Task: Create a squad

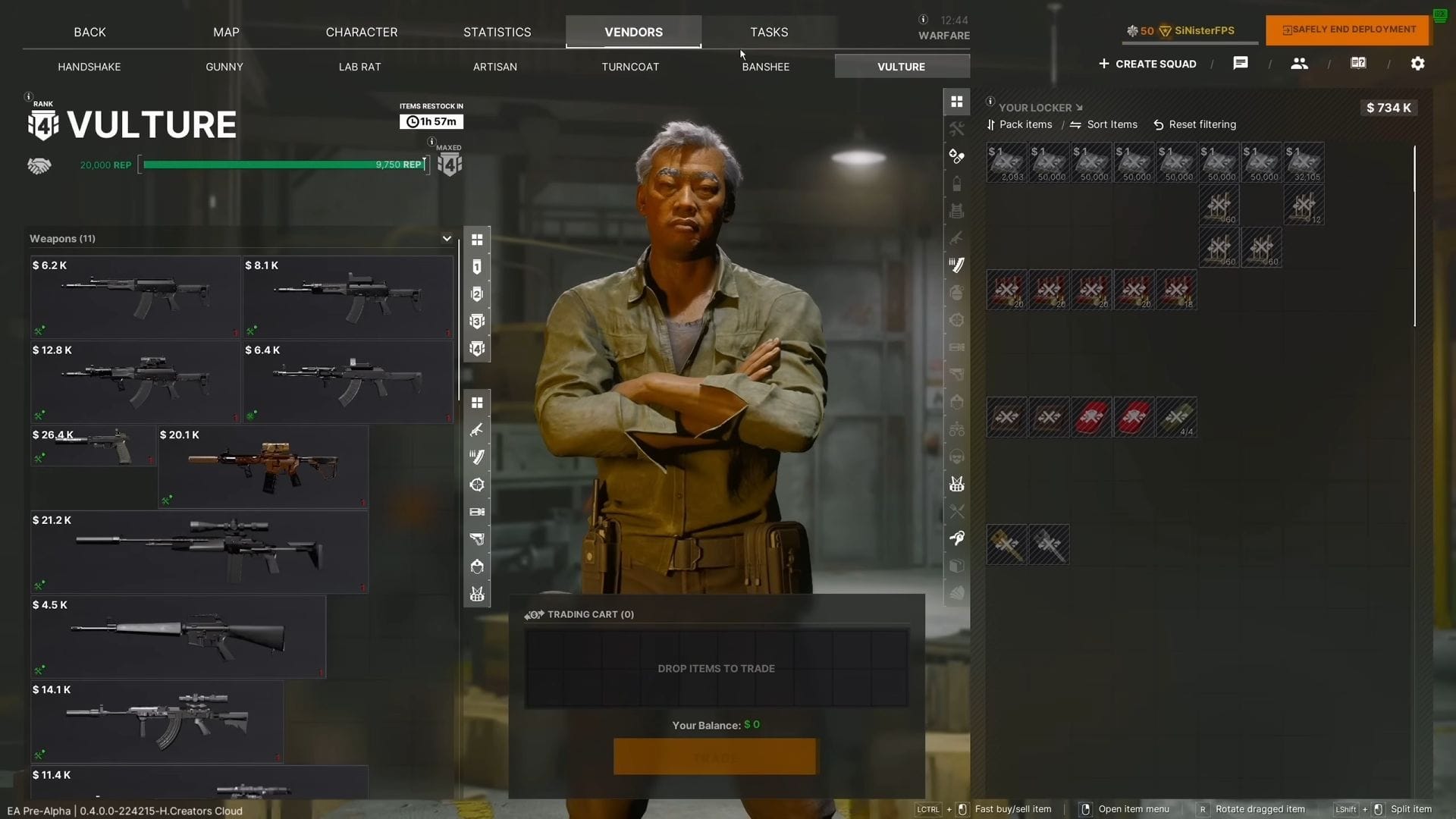Action: coord(1147,64)
